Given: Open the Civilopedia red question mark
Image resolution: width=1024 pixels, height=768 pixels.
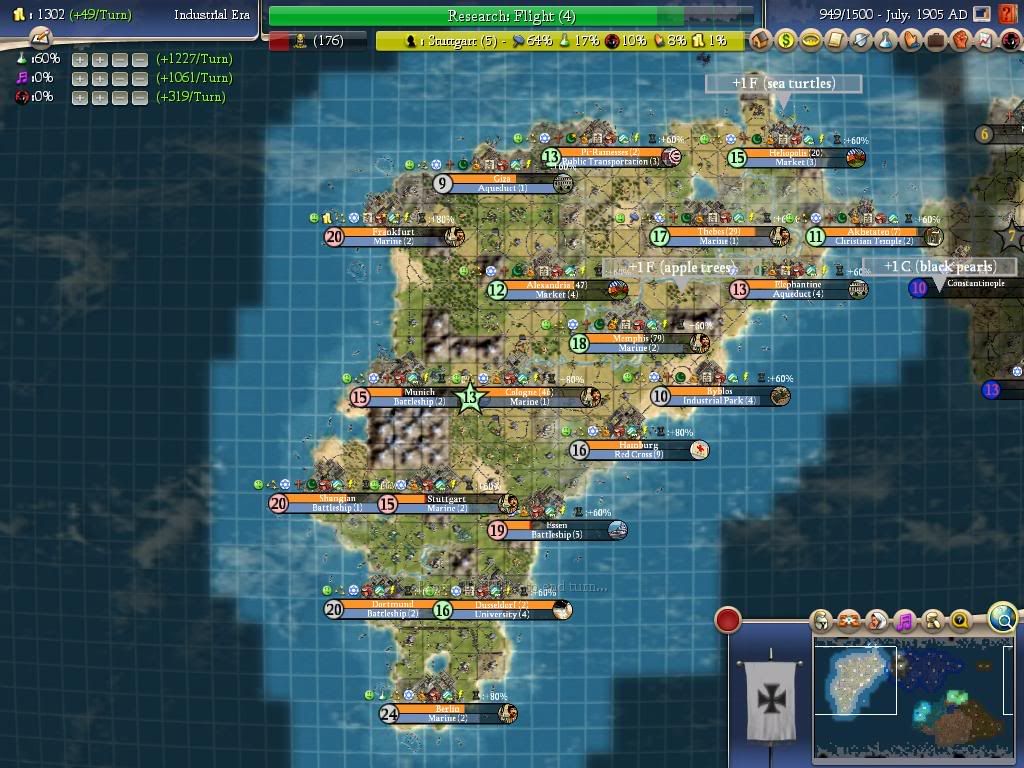Looking at the screenshot, I should click(1007, 15).
